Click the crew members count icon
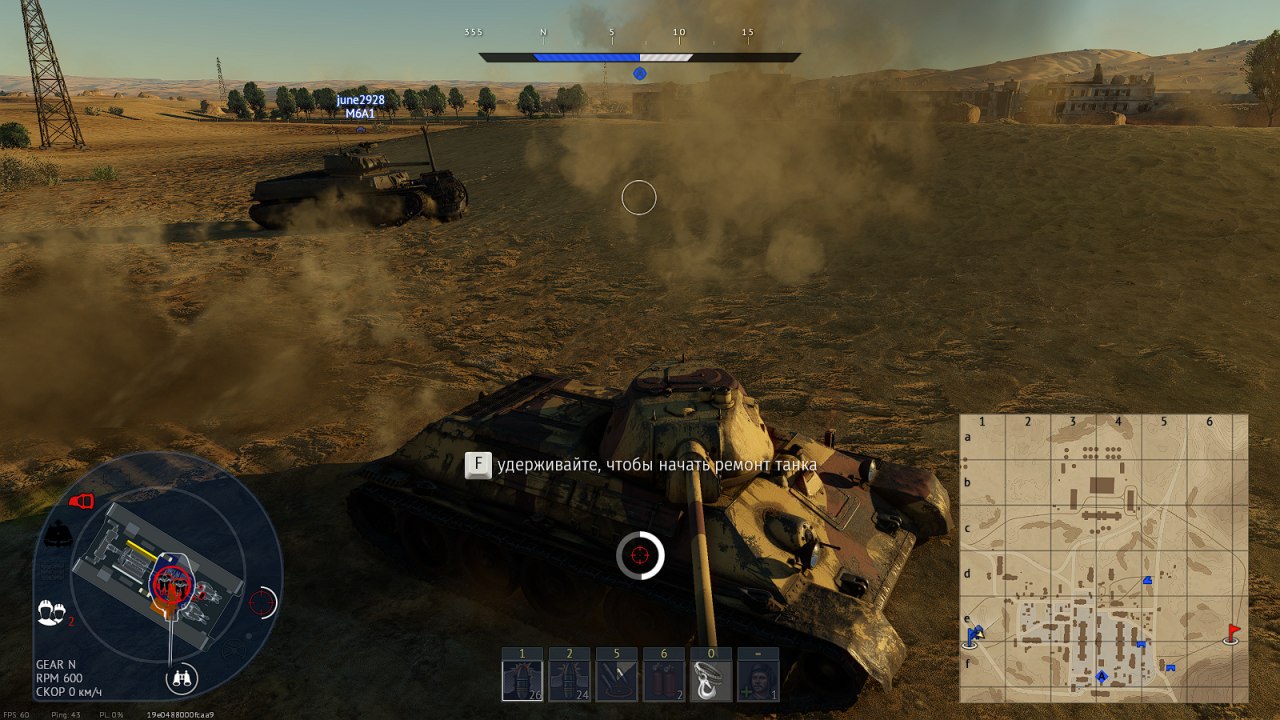Screen dimensions: 1280x720 [x=49, y=612]
